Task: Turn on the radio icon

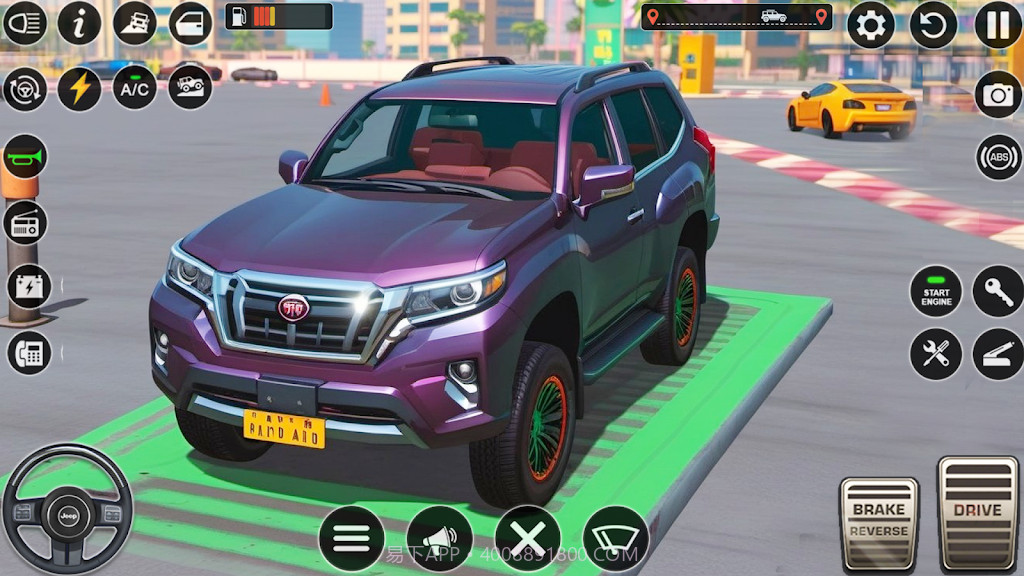Action: tap(25, 222)
